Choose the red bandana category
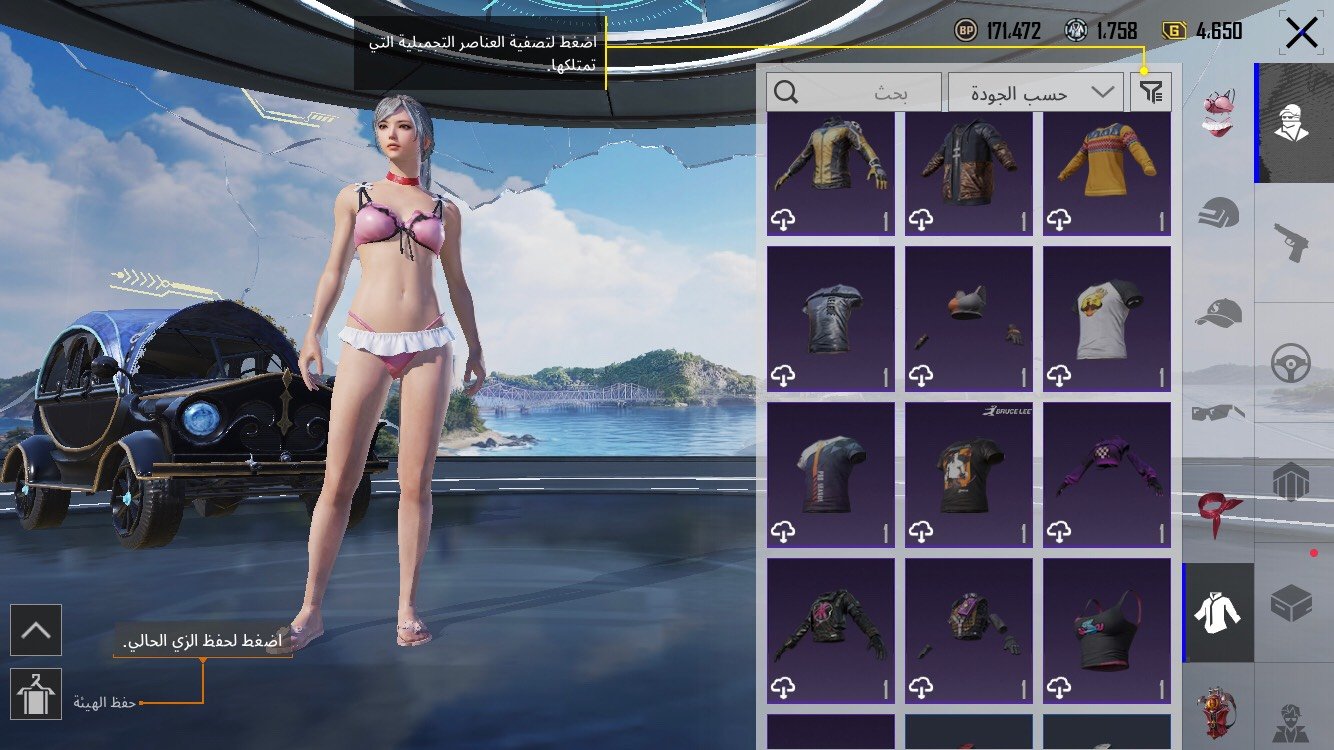Viewport: 1334px width, 750px height. pos(1219,510)
